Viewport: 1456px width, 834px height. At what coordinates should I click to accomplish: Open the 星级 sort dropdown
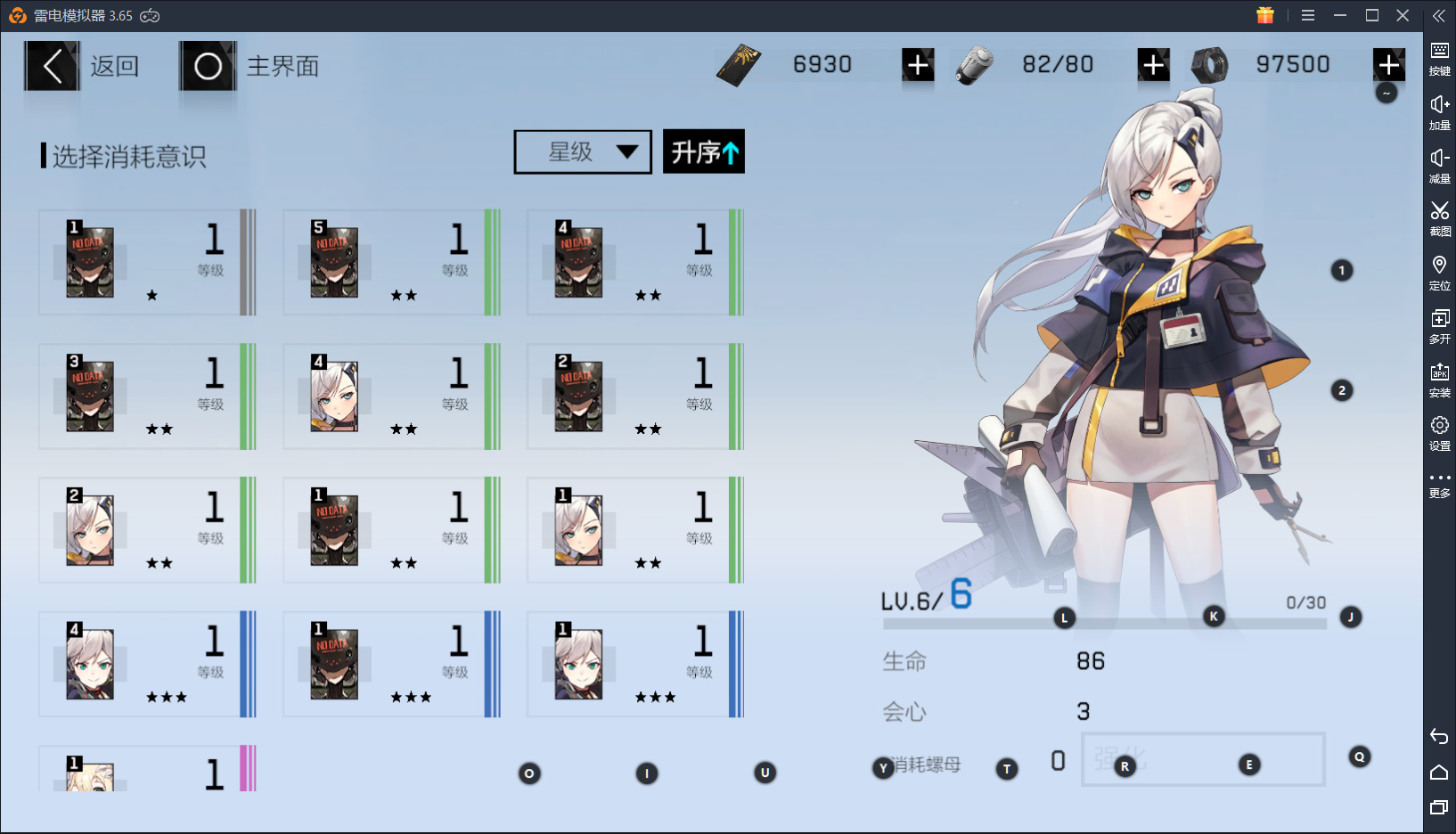point(583,152)
